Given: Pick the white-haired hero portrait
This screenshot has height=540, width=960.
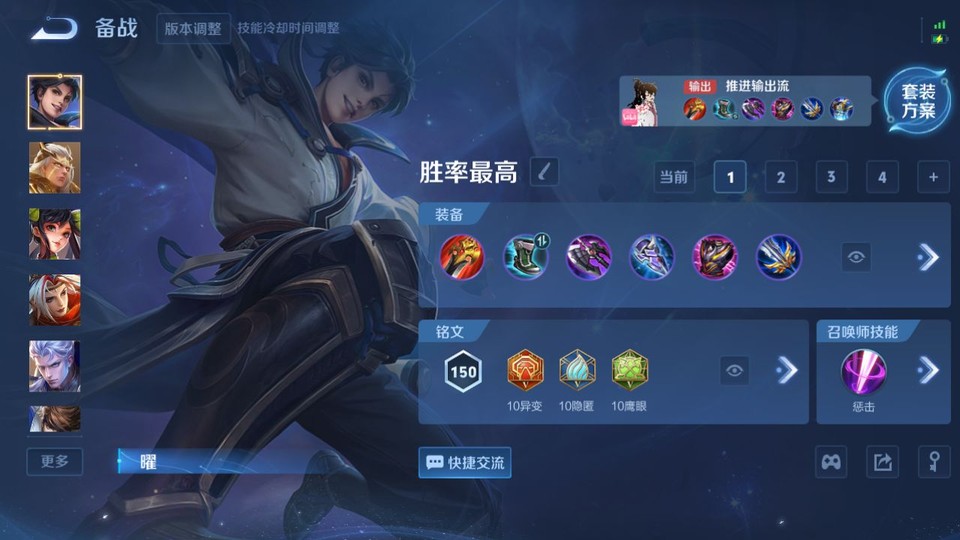Looking at the screenshot, I should 55,366.
